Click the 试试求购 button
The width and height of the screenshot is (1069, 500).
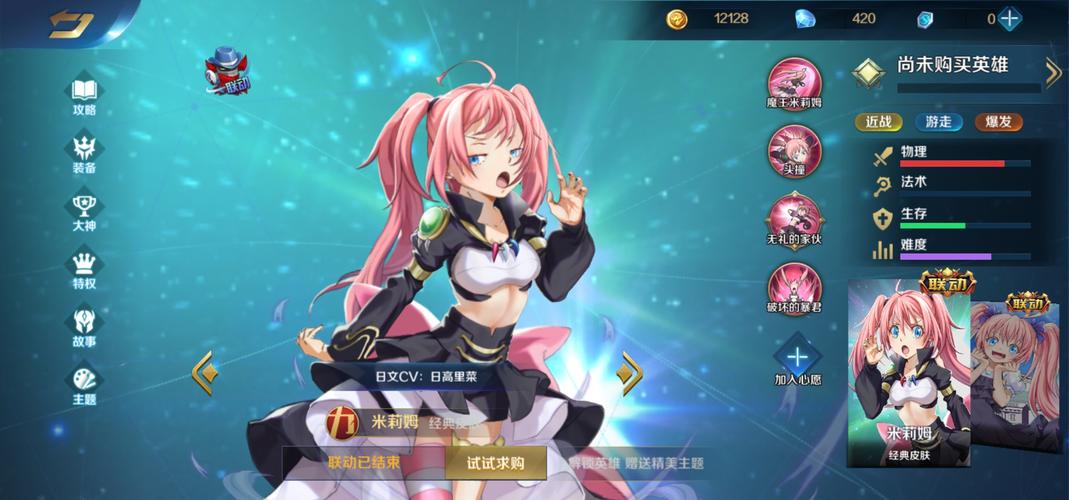pyautogui.click(x=495, y=463)
